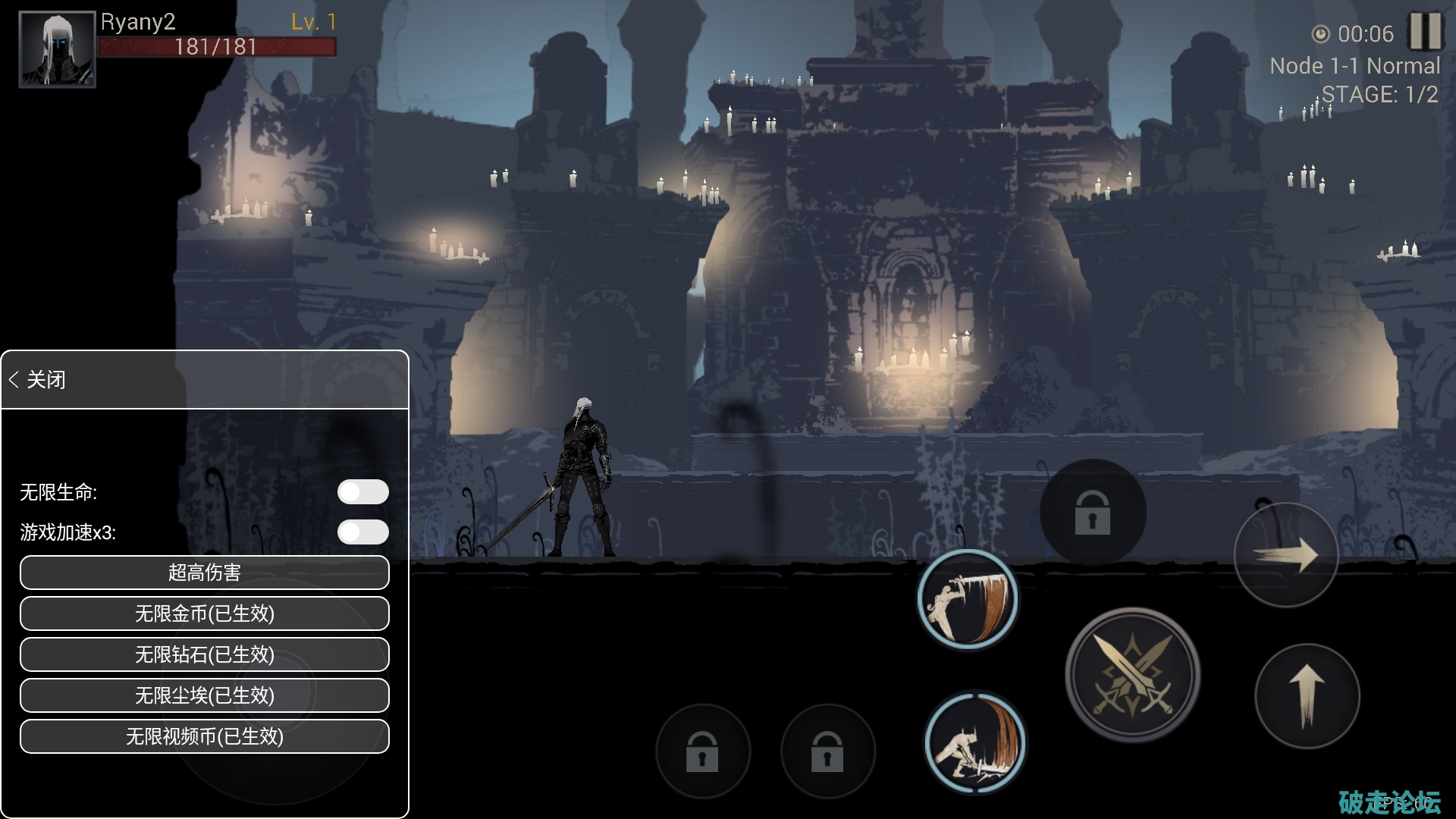Toggle the 游戏加速x3 switch
Viewport: 1456px width, 819px height.
(x=363, y=532)
